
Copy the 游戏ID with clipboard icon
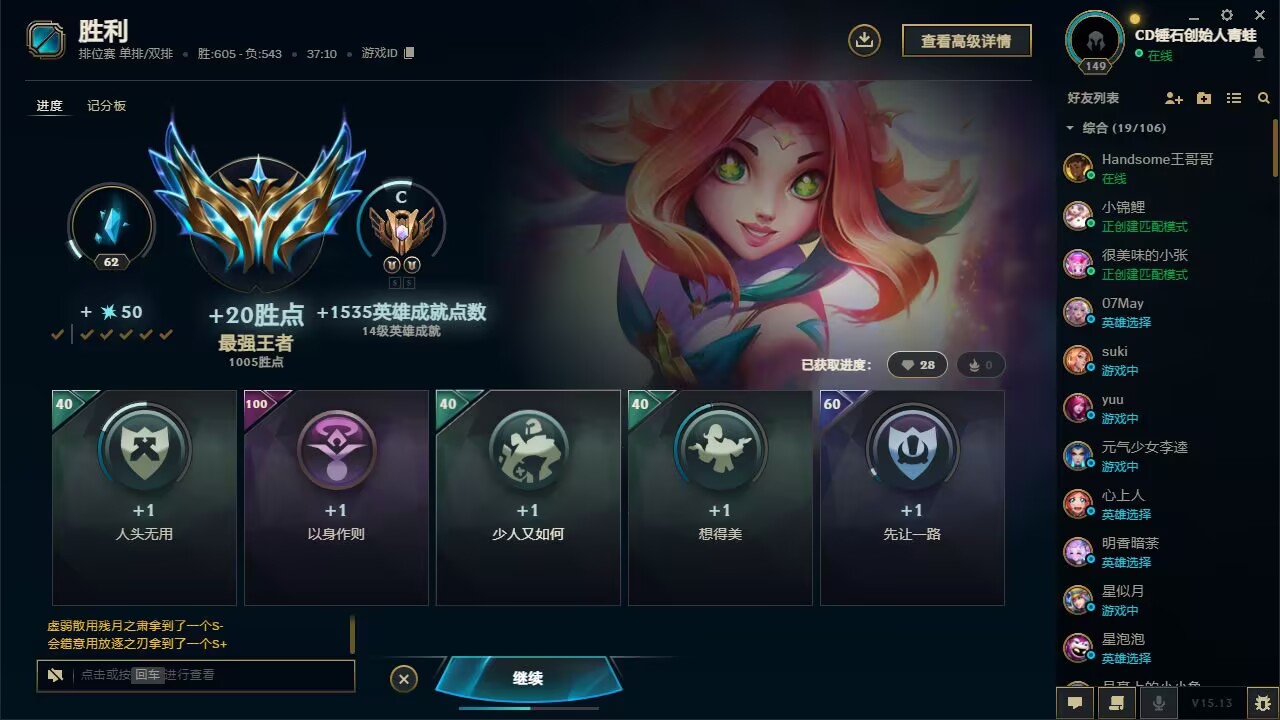point(409,53)
